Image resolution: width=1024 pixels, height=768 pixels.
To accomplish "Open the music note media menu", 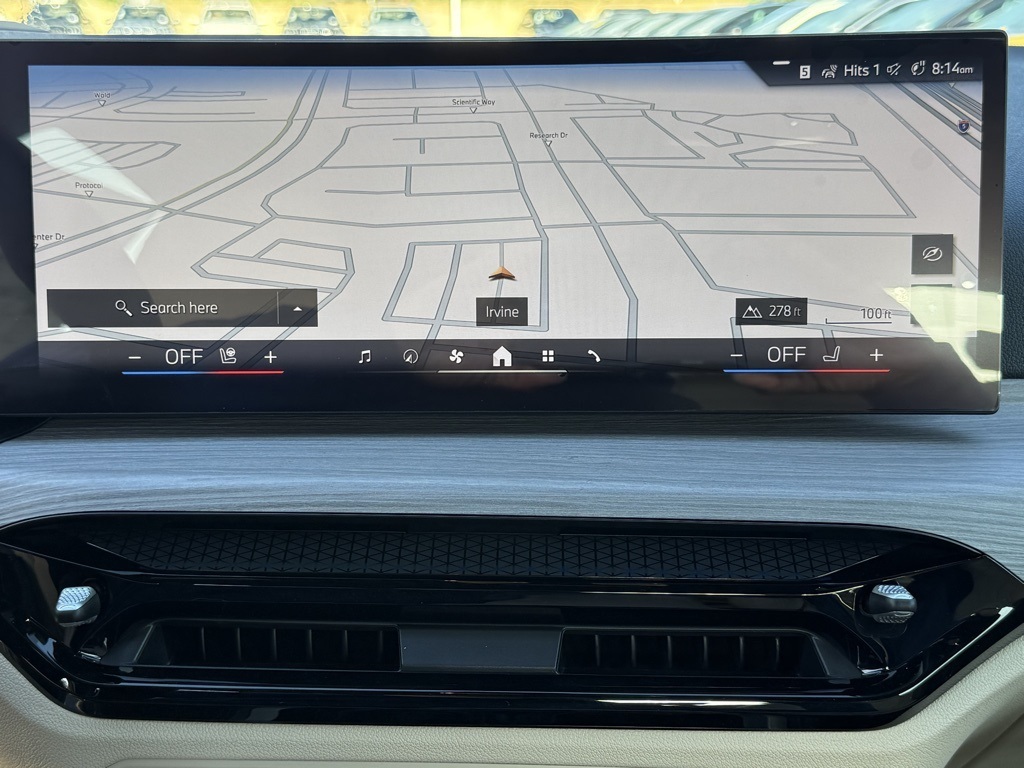I will pyautogui.click(x=364, y=356).
